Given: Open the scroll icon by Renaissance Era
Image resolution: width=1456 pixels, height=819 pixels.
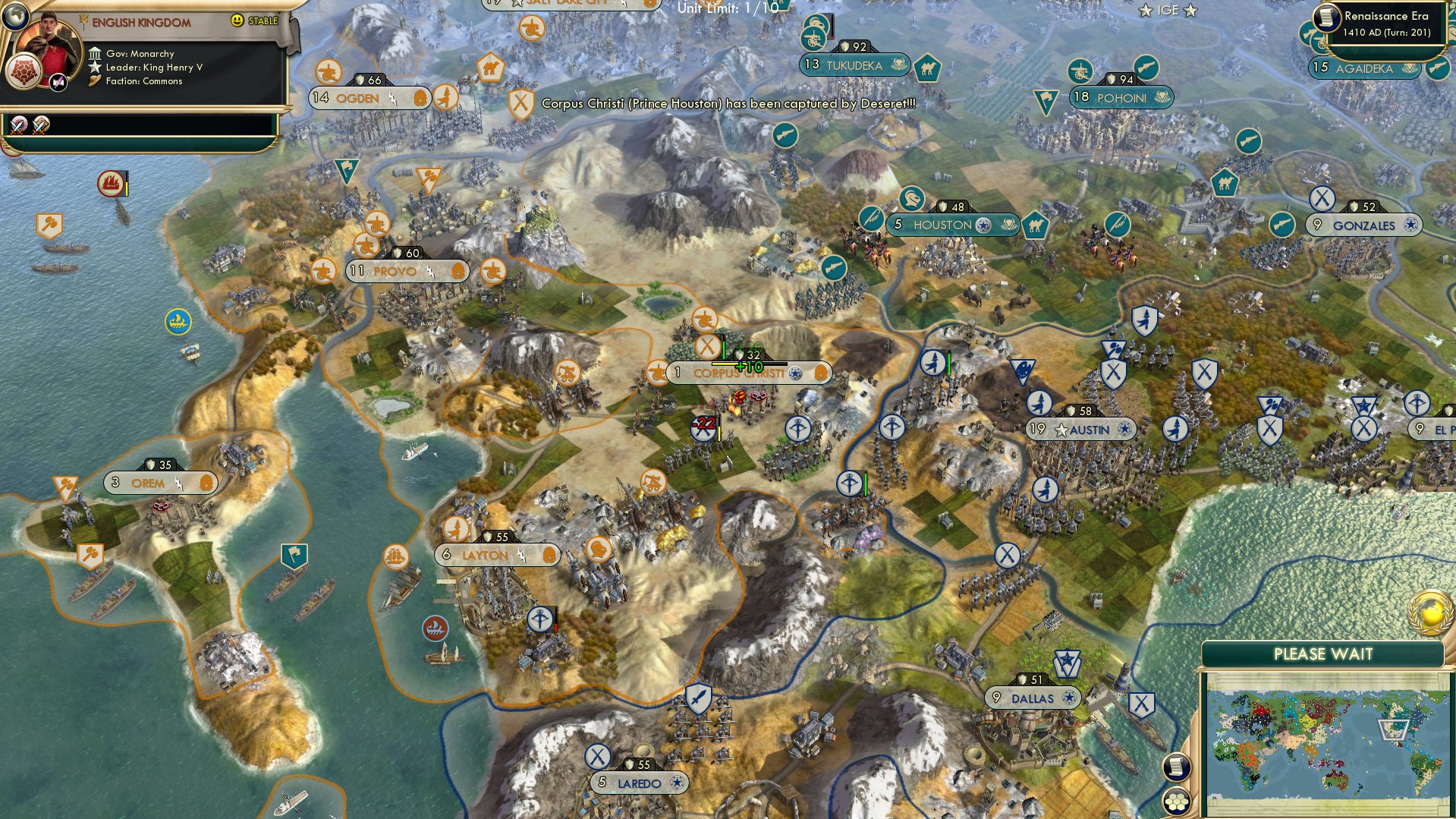Looking at the screenshot, I should [x=1327, y=17].
